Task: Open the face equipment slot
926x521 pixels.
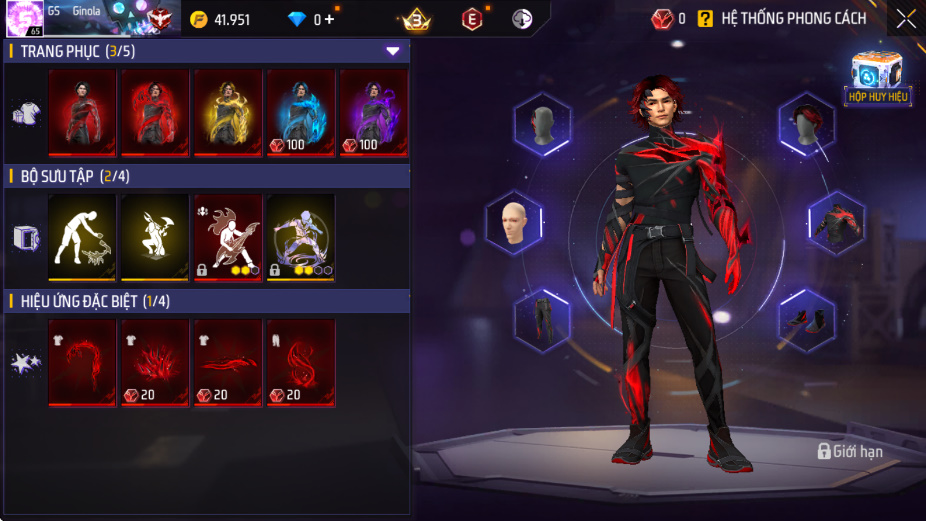Action: pyautogui.click(x=515, y=222)
